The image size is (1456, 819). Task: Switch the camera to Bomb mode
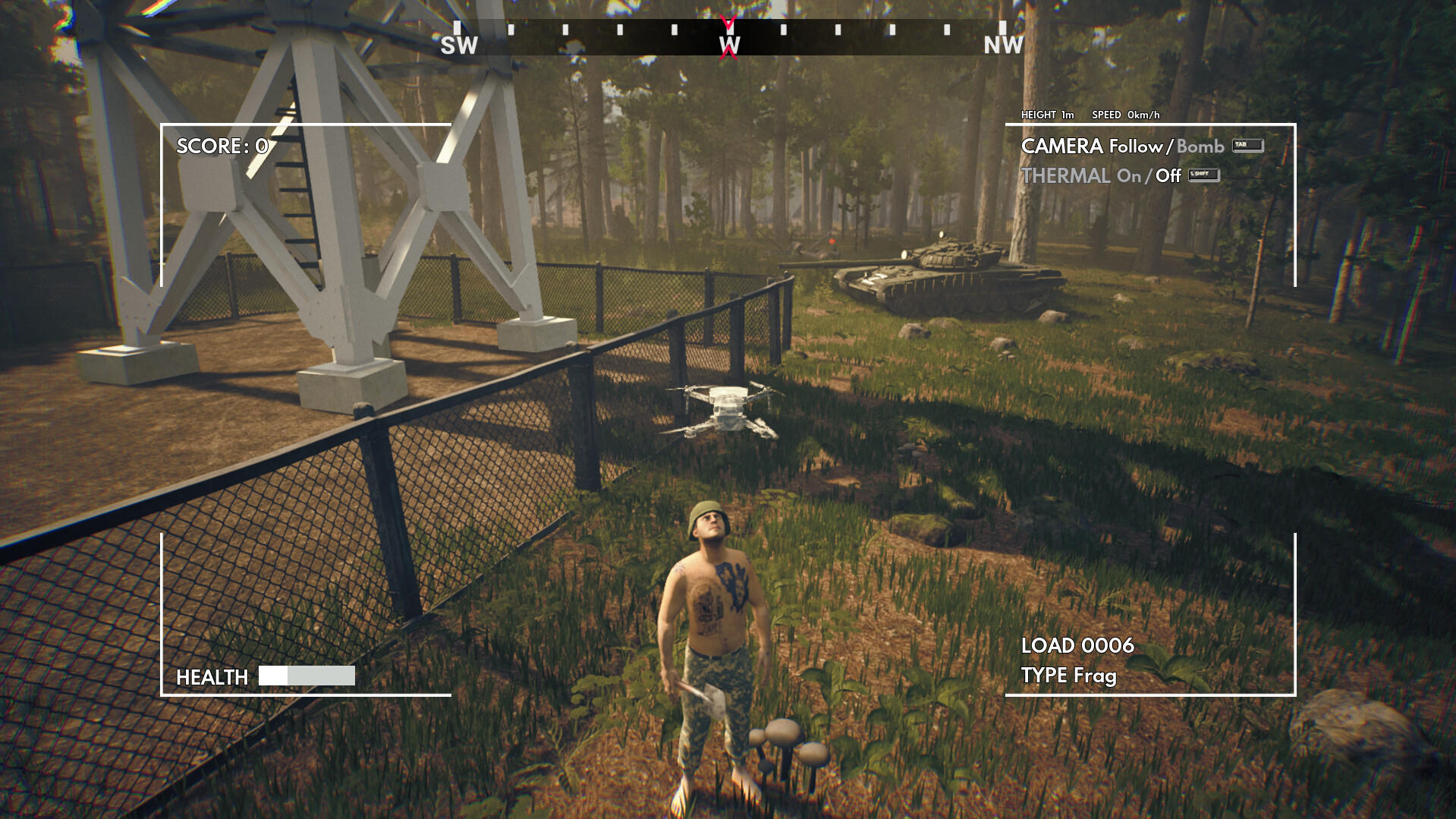1200,146
